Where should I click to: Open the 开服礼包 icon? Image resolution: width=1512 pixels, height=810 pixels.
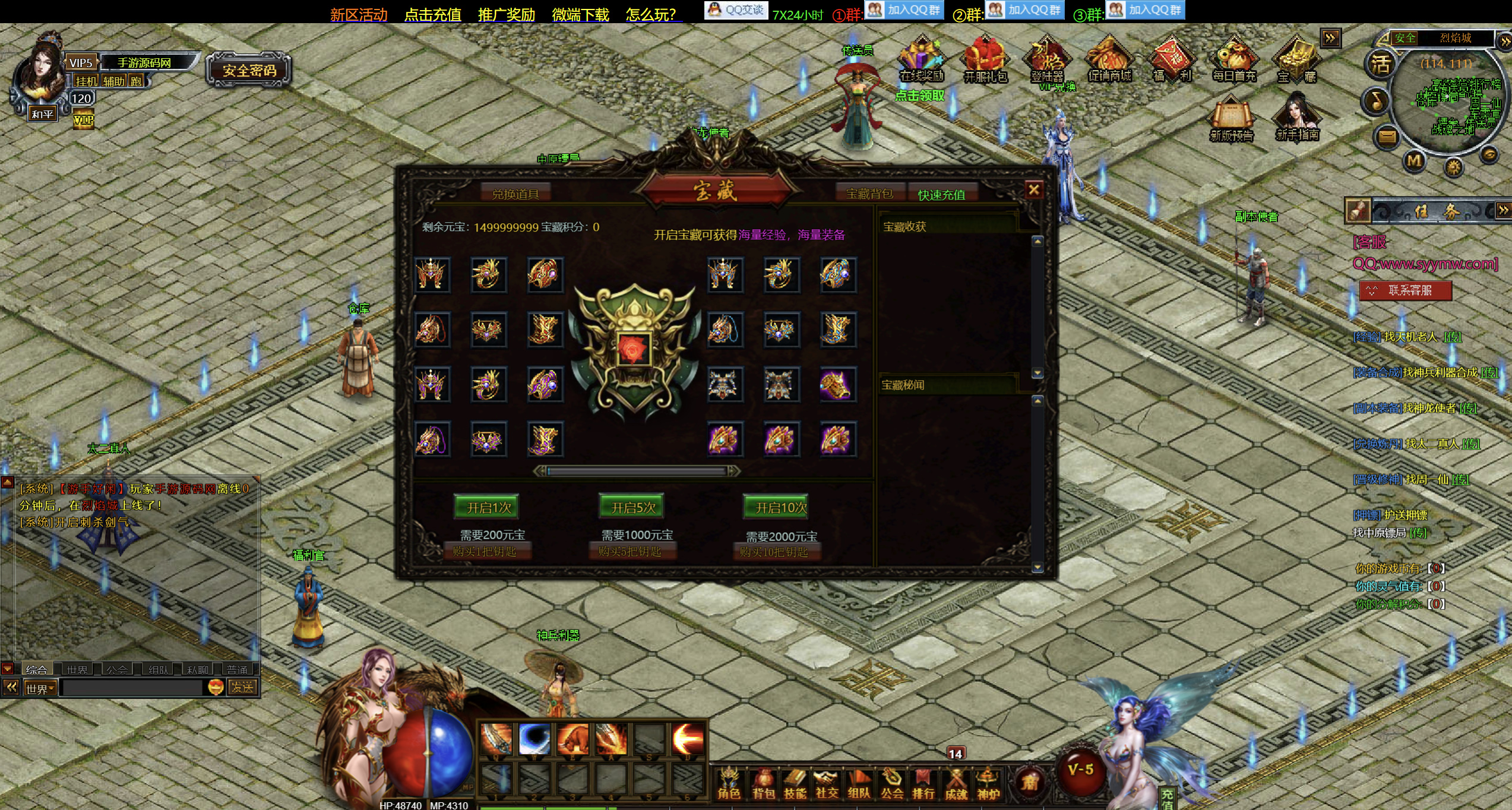pos(985,61)
